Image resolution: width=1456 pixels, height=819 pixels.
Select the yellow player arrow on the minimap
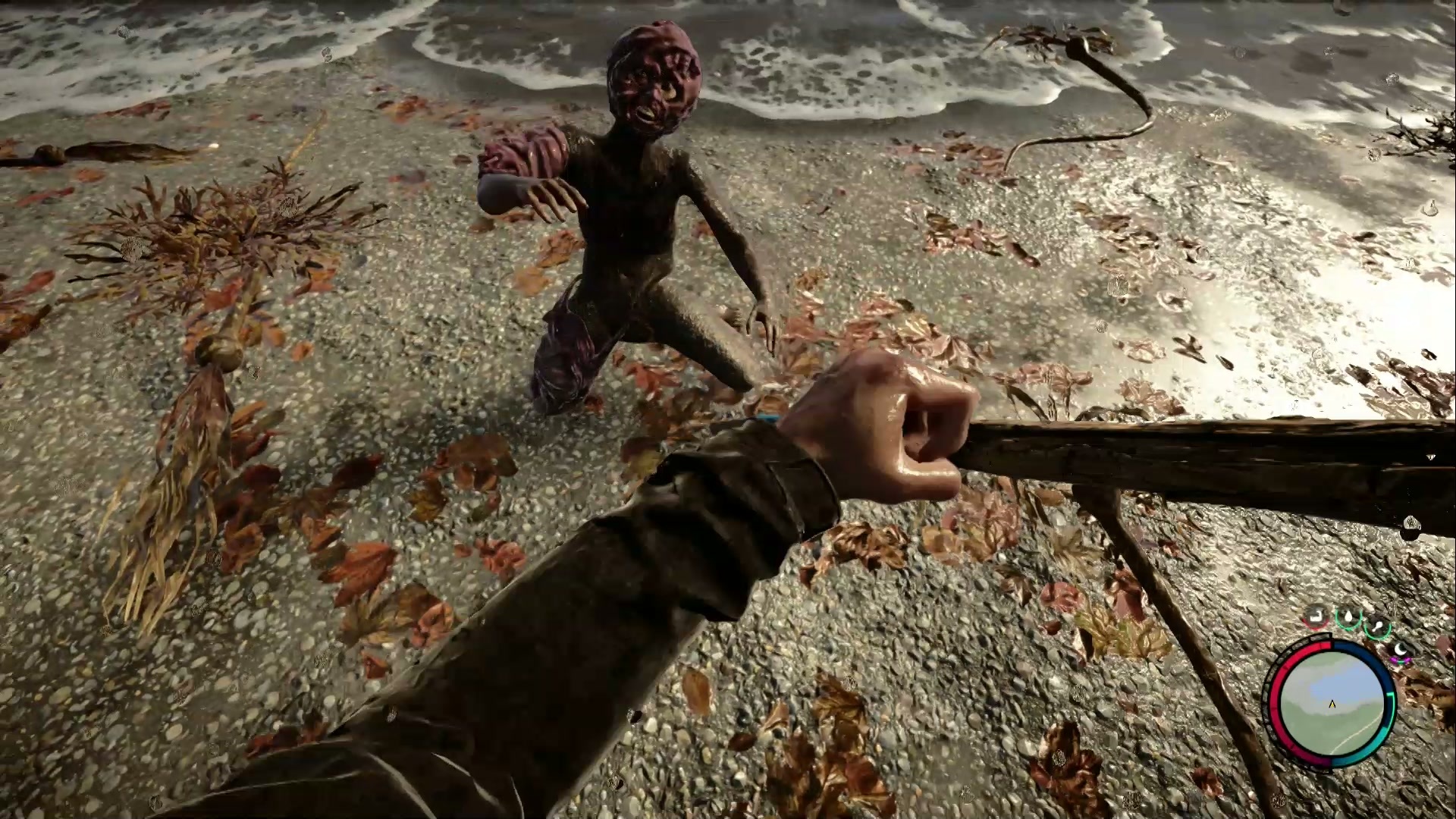[1332, 704]
